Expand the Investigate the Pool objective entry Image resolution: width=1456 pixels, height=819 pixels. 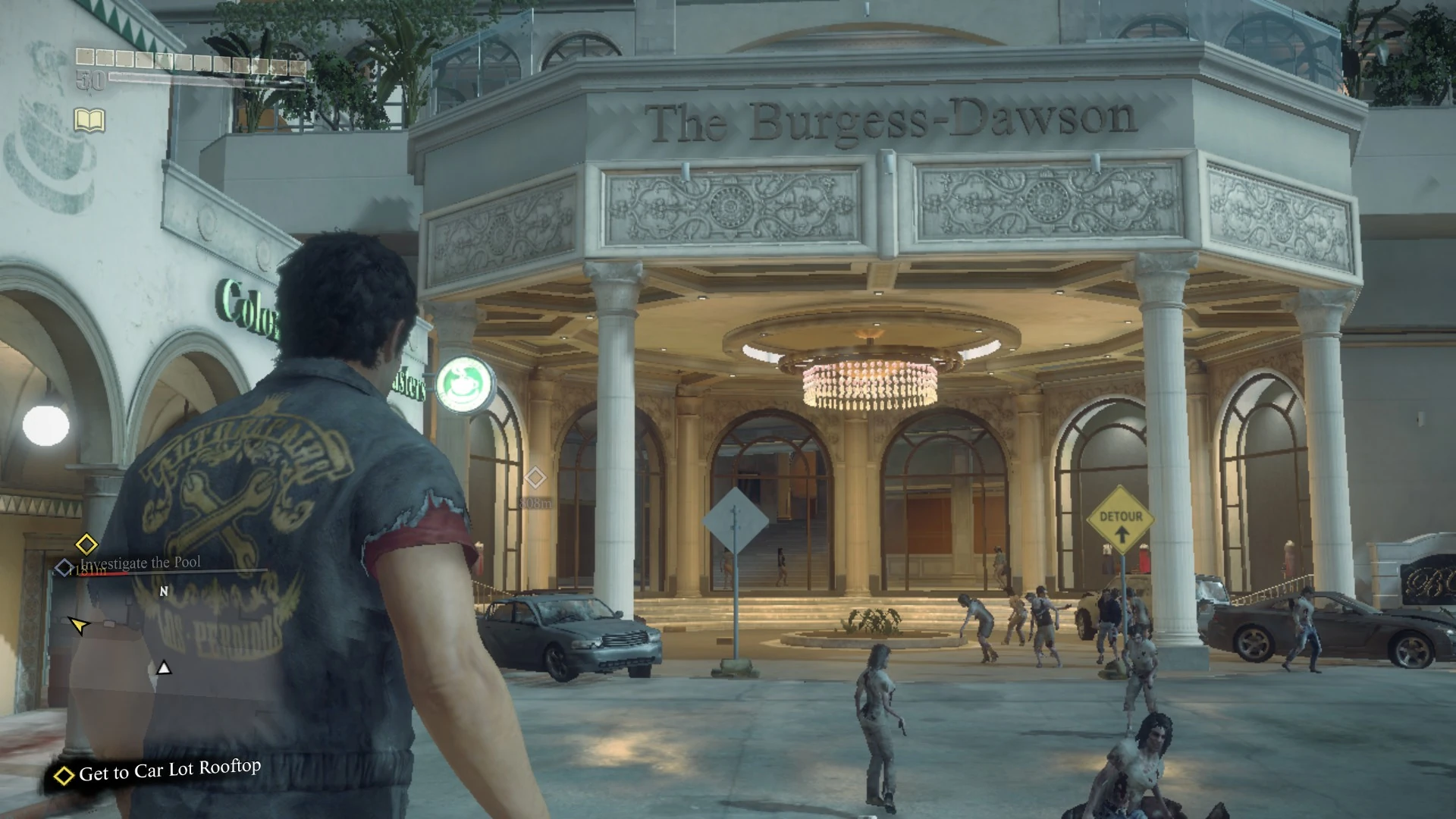click(x=140, y=563)
